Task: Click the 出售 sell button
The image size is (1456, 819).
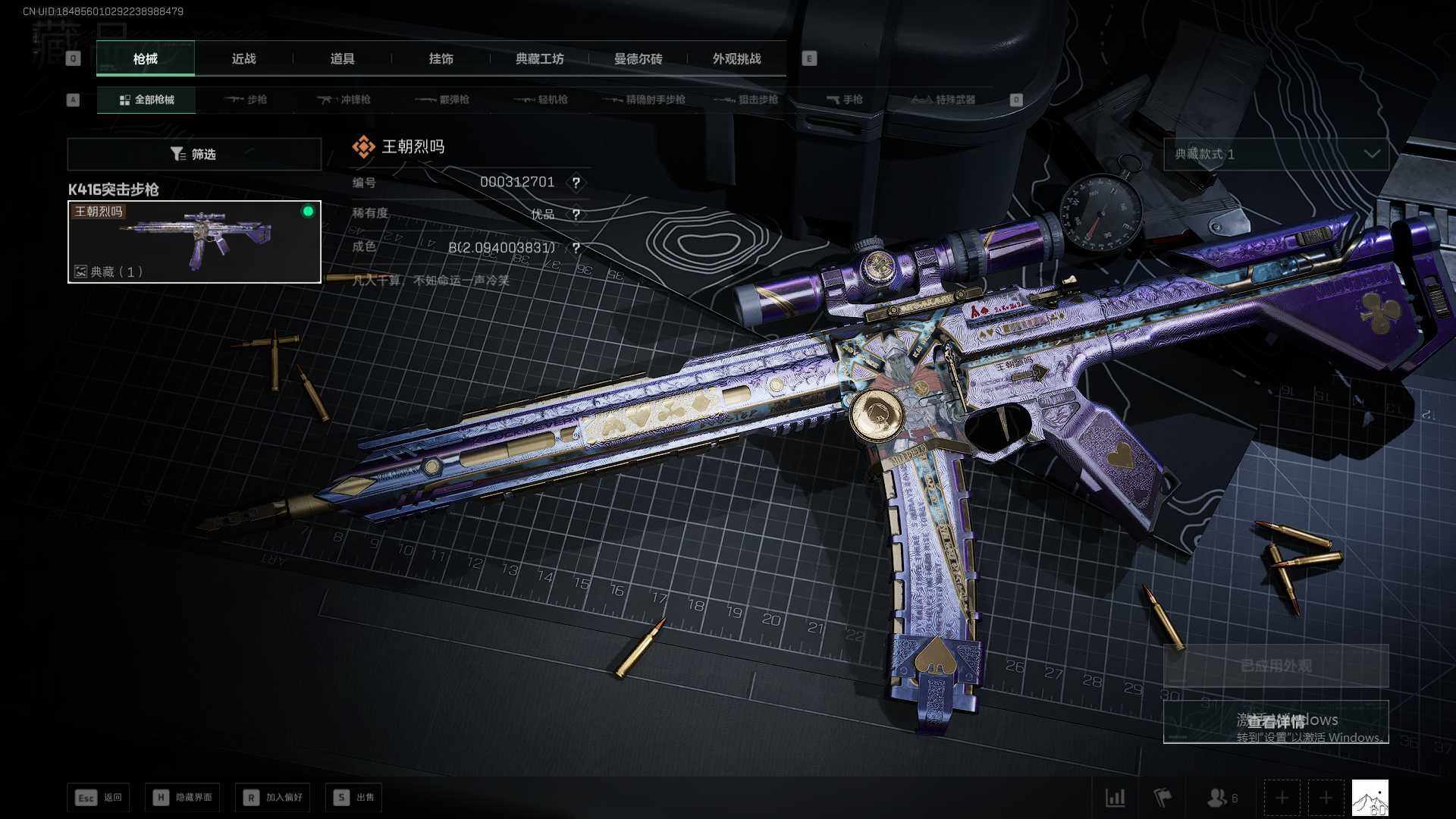Action: pyautogui.click(x=354, y=797)
